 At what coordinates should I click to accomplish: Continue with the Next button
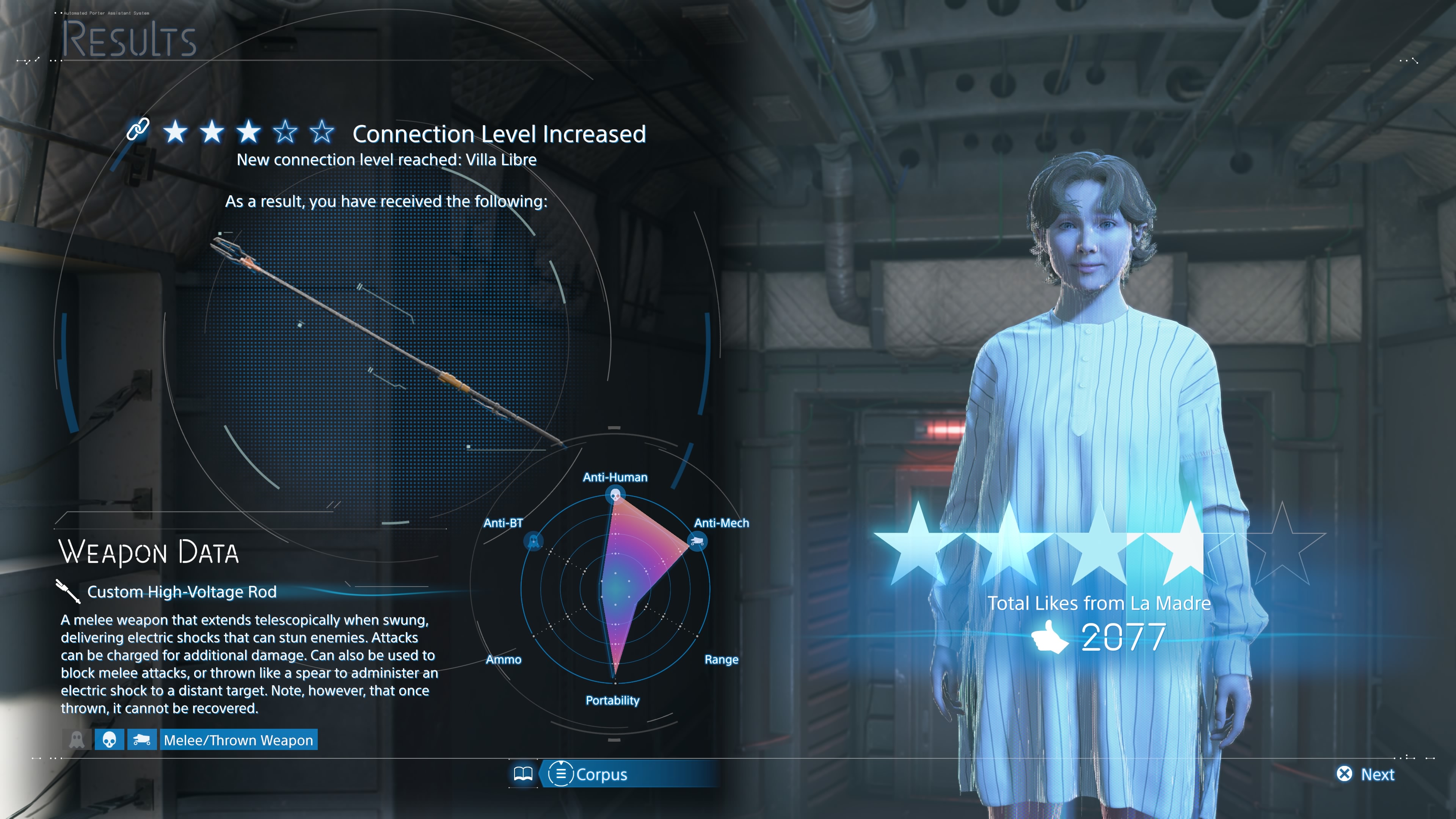click(1365, 774)
